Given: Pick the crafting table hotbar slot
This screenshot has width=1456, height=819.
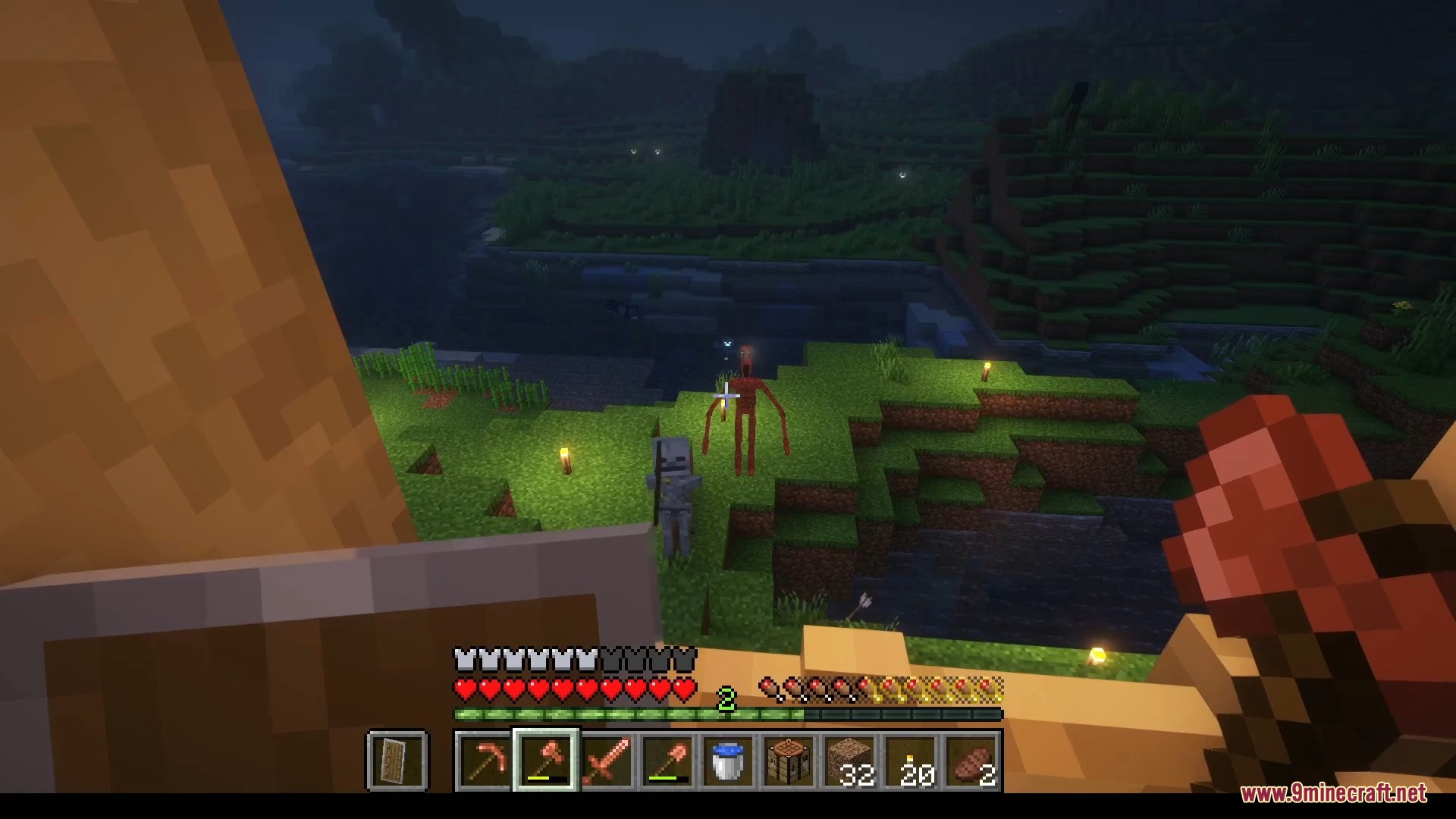Looking at the screenshot, I should [789, 761].
